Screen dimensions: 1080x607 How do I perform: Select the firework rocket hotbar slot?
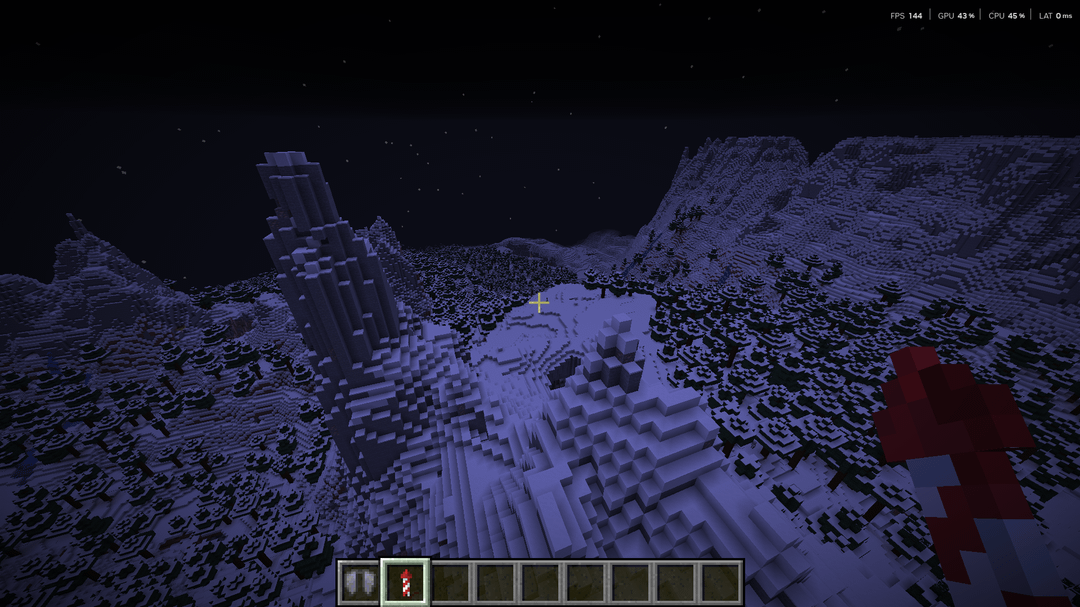tap(405, 582)
